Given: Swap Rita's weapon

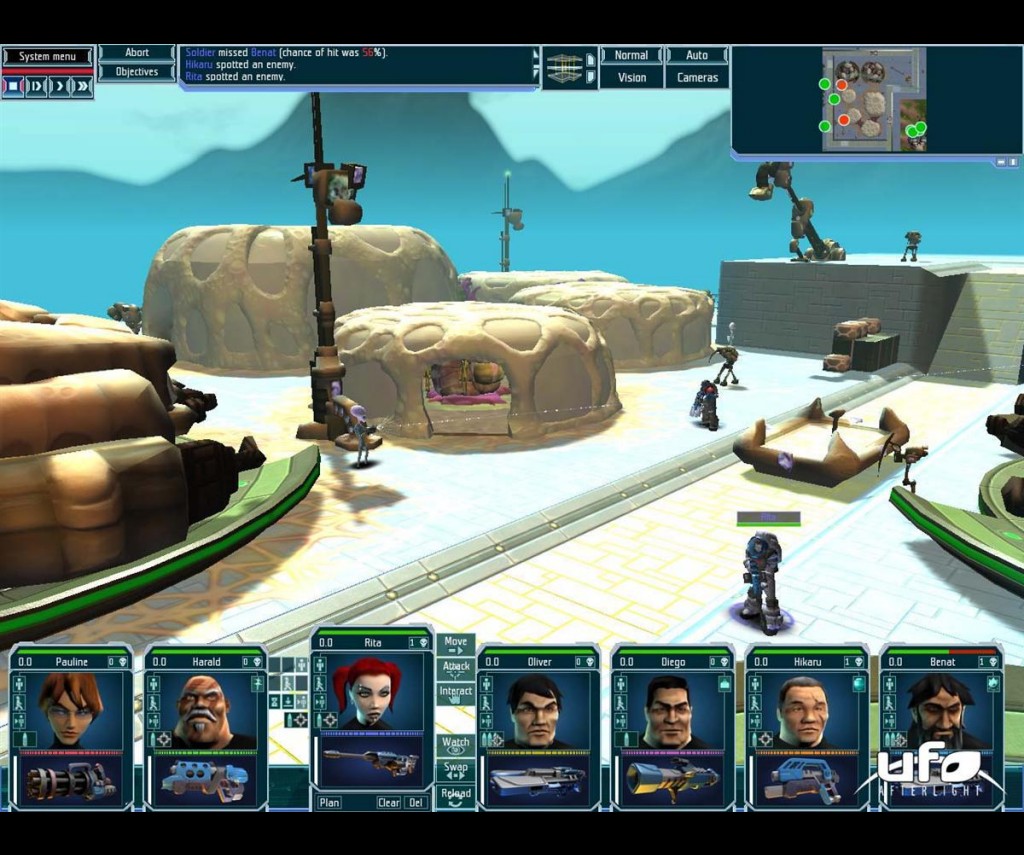Looking at the screenshot, I should 456,770.
